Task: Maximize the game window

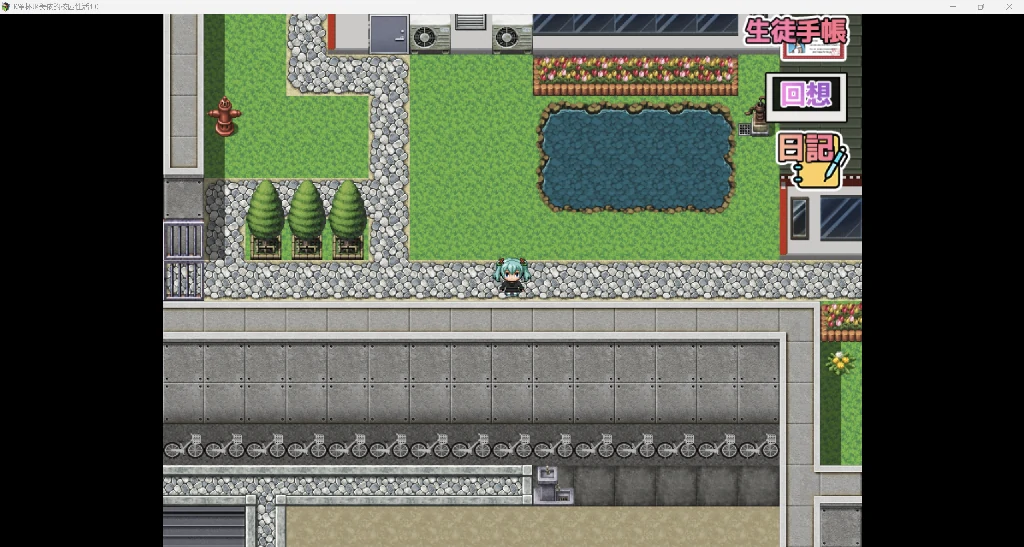Action: point(980,7)
